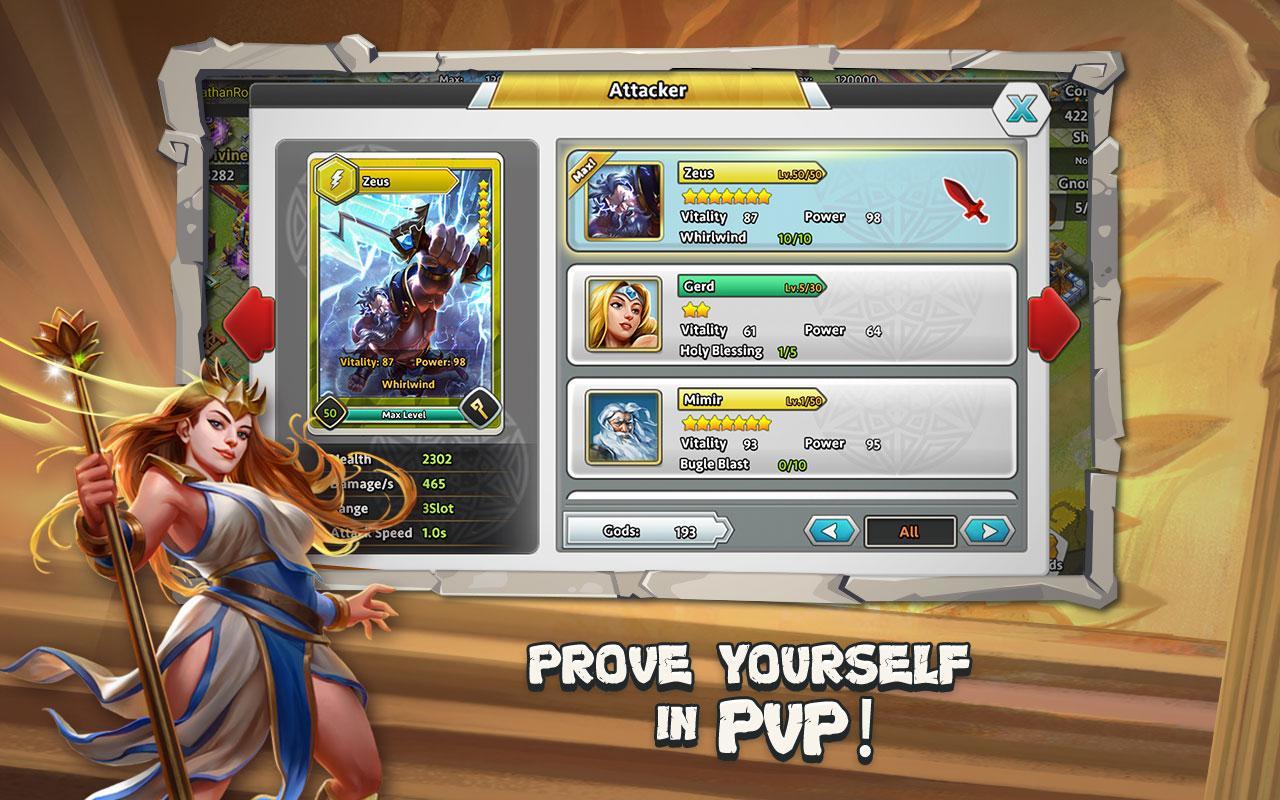Viewport: 1280px width, 800px height.
Task: Choose Mimir as the attacker instead
Action: tap(790, 430)
